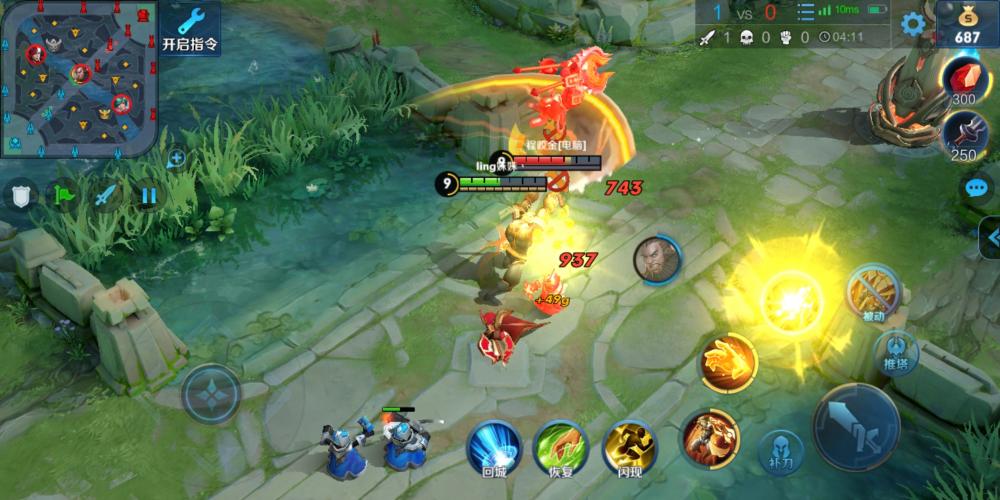Use the 回城 recall spell
Viewport: 1000px width, 500px height.
(494, 446)
